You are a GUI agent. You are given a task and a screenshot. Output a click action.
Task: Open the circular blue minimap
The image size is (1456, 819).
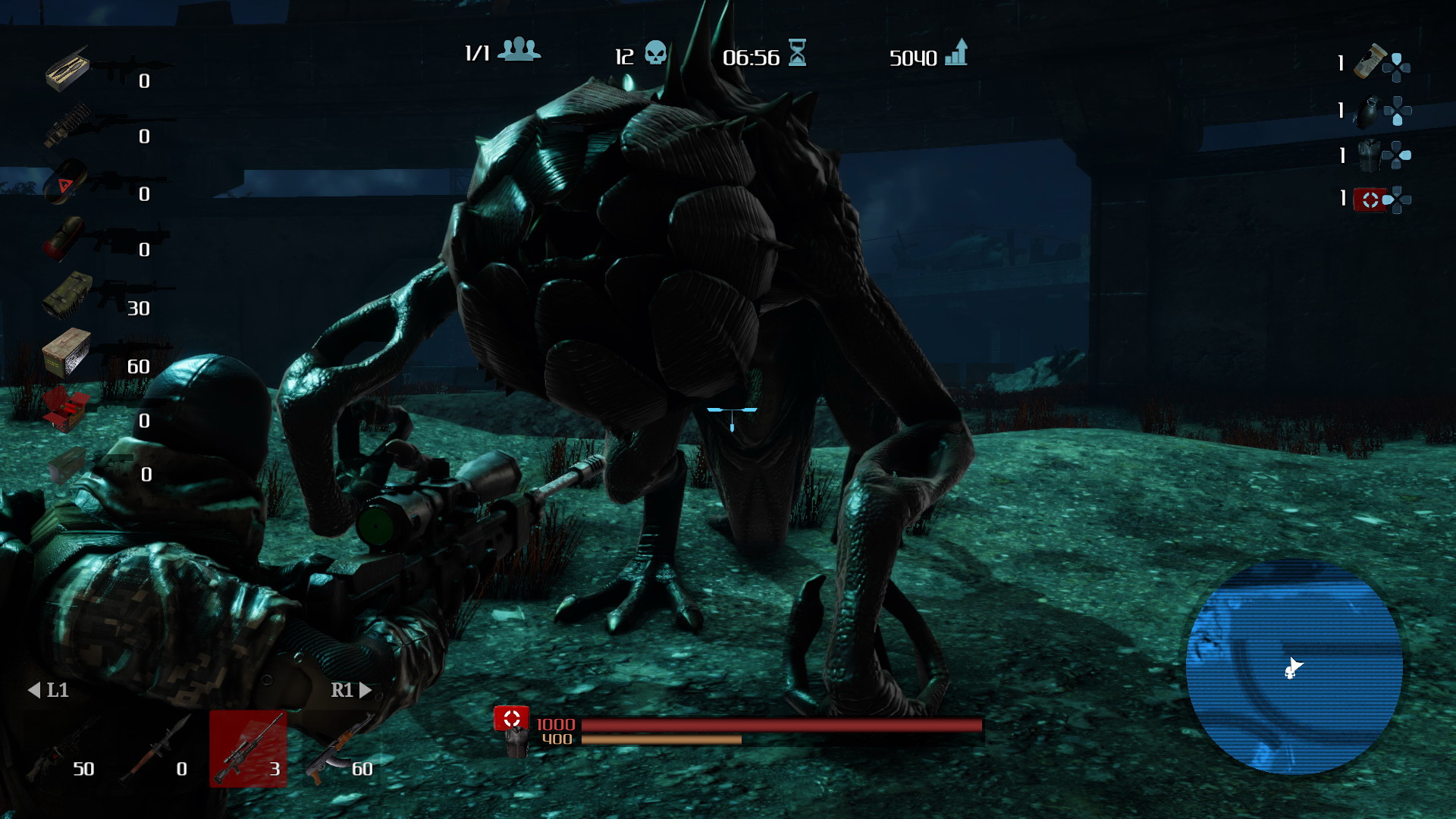pyautogui.click(x=1294, y=667)
